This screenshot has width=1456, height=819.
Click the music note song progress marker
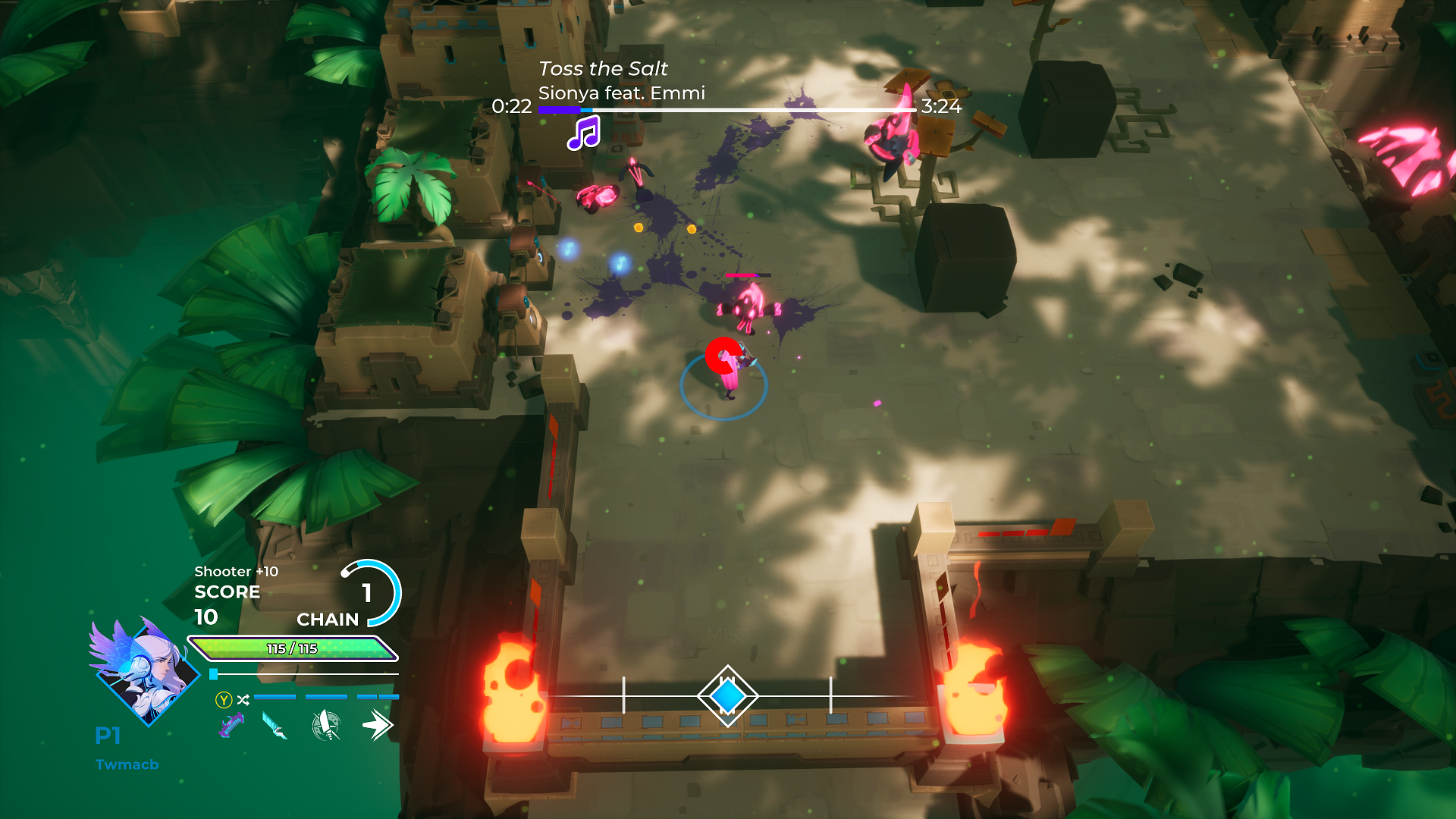click(x=584, y=133)
